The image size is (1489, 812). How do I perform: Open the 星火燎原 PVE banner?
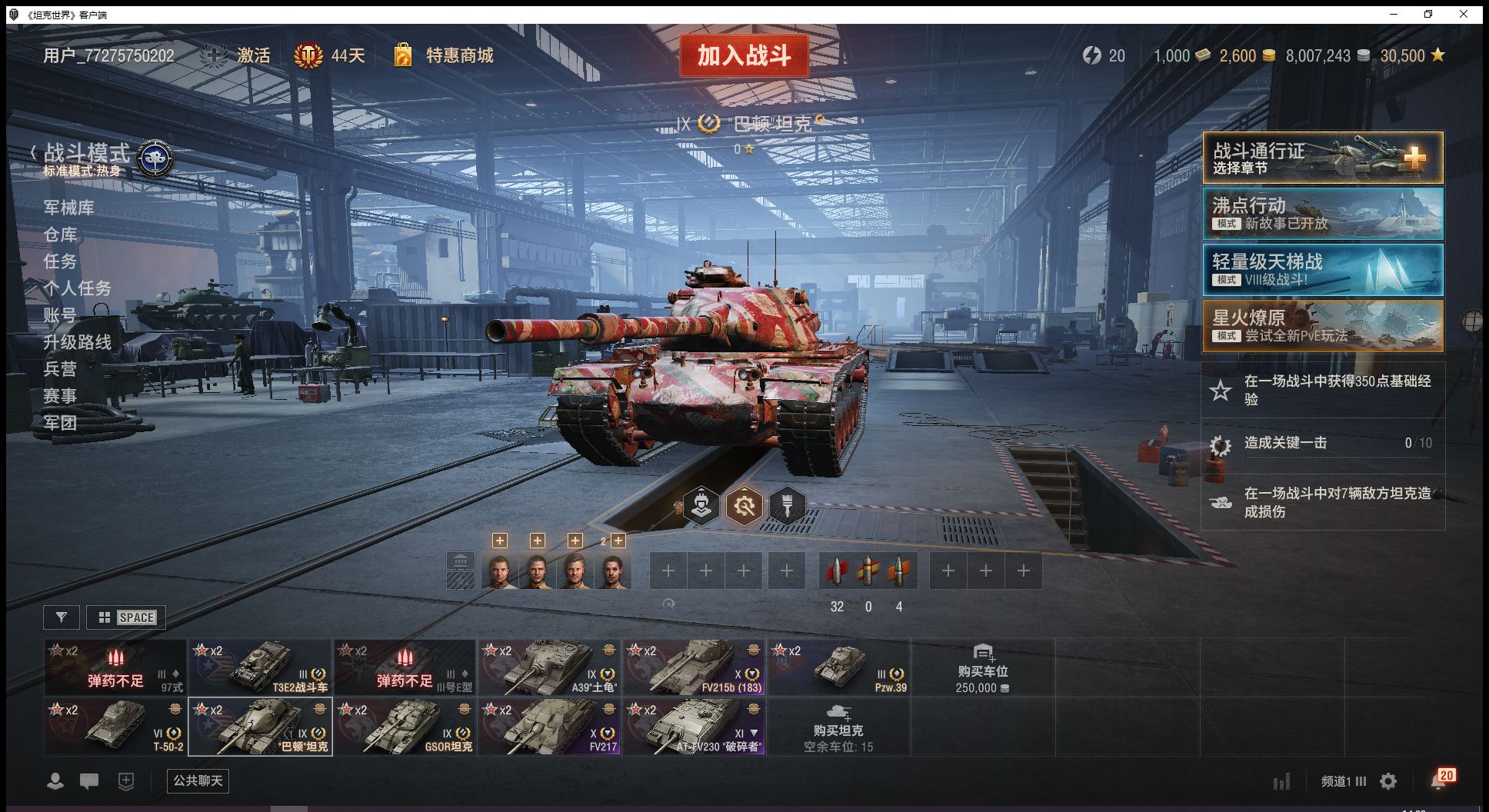pyautogui.click(x=1322, y=326)
